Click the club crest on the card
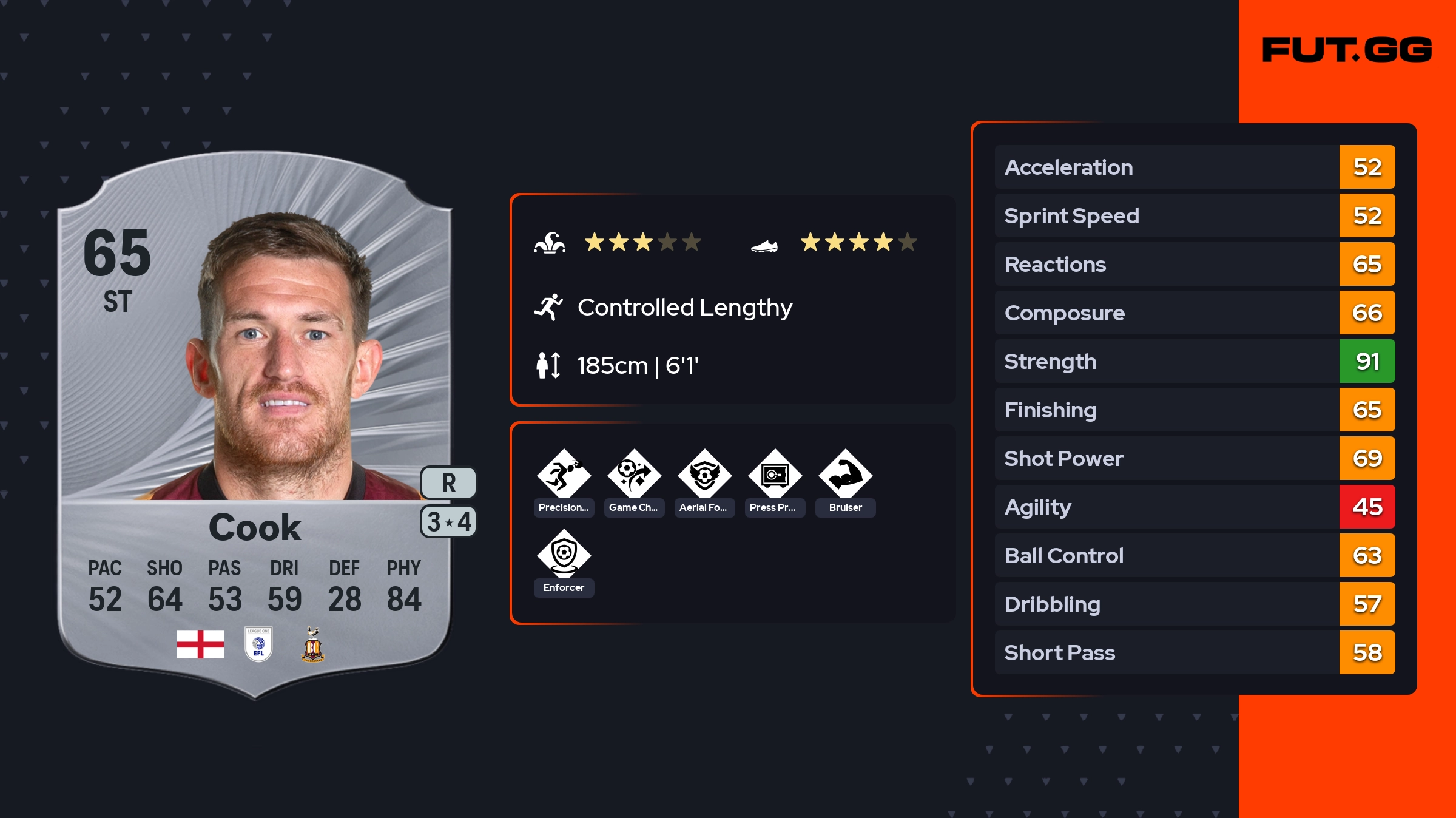This screenshot has width=1456, height=818. click(313, 644)
